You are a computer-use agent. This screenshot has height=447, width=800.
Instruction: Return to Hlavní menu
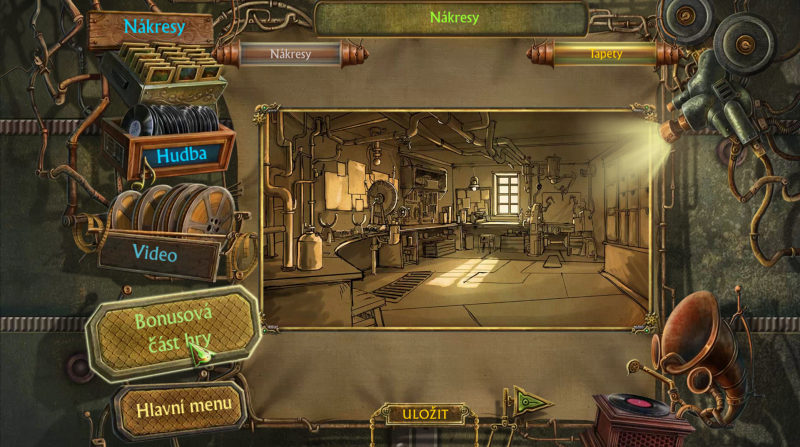tap(177, 405)
